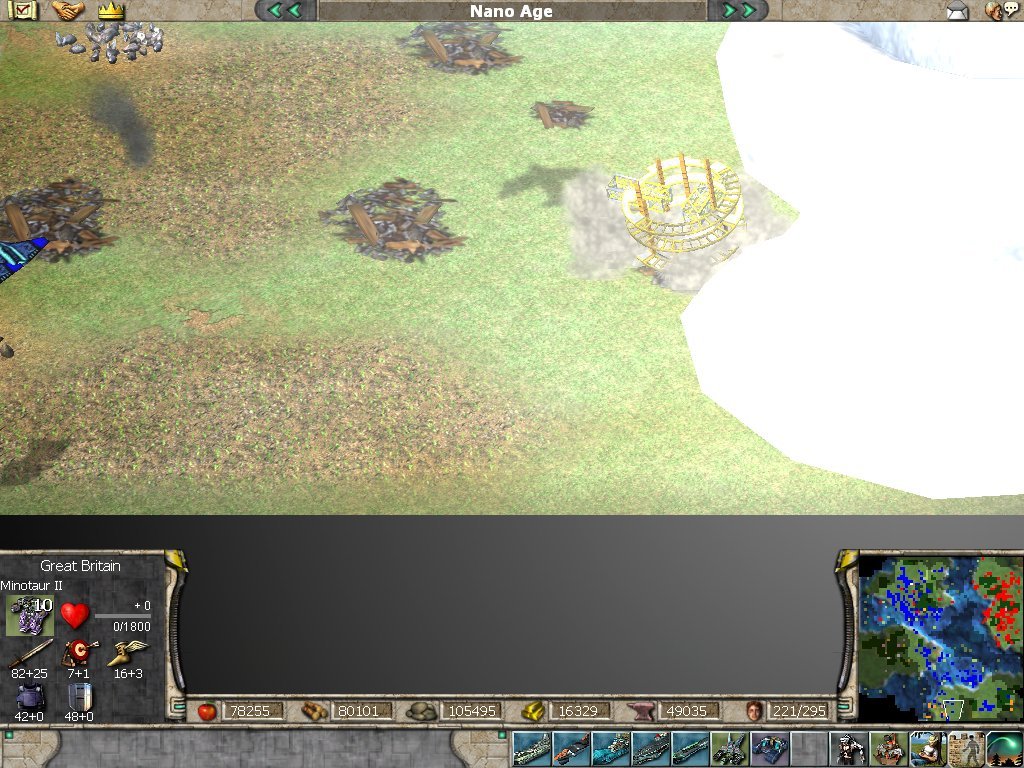This screenshot has height=768, width=1024.
Task: Select the twin-cannon mech idle-unit icon
Action: [x=729, y=748]
